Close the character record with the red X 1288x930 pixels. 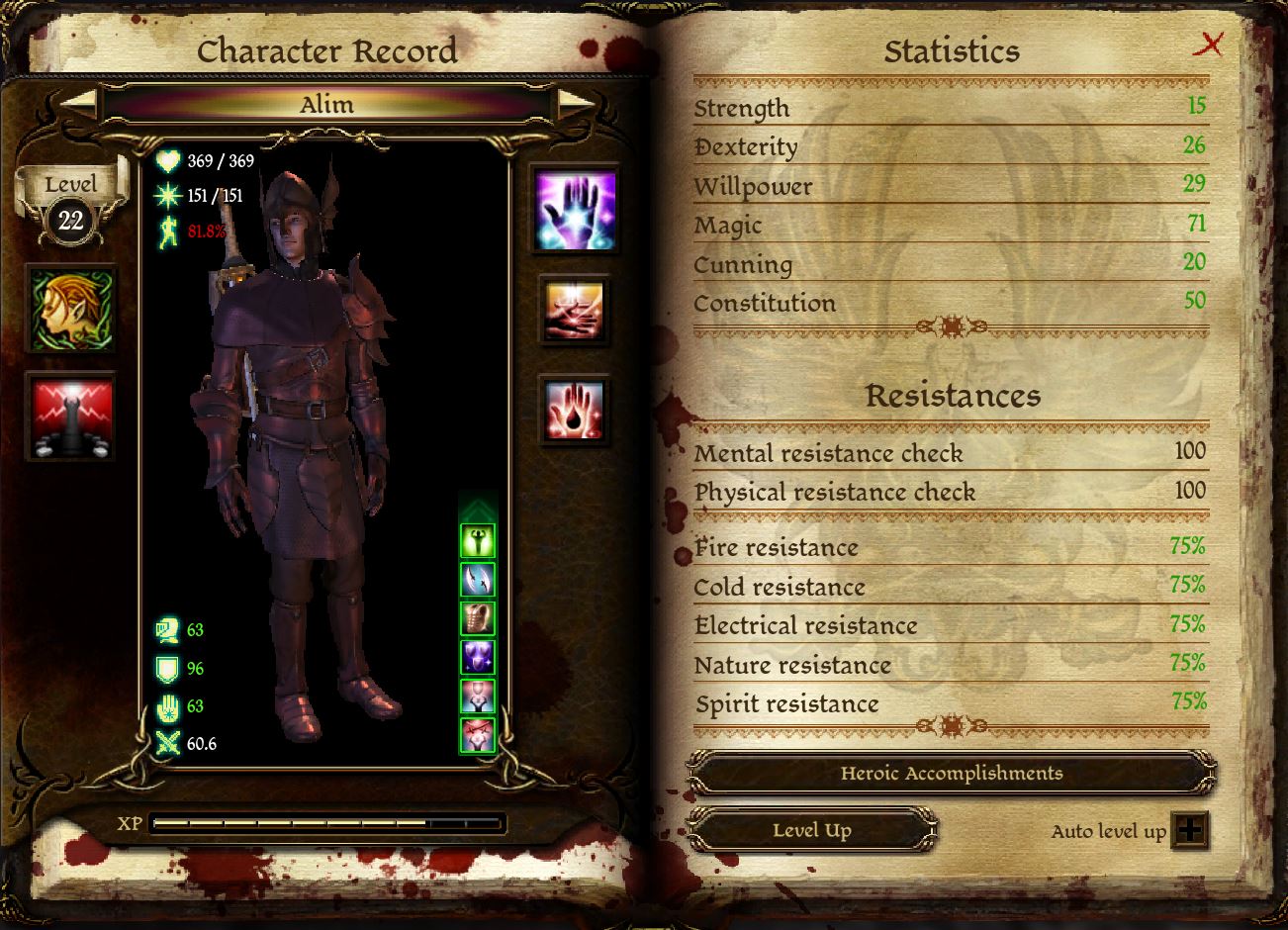[1209, 45]
